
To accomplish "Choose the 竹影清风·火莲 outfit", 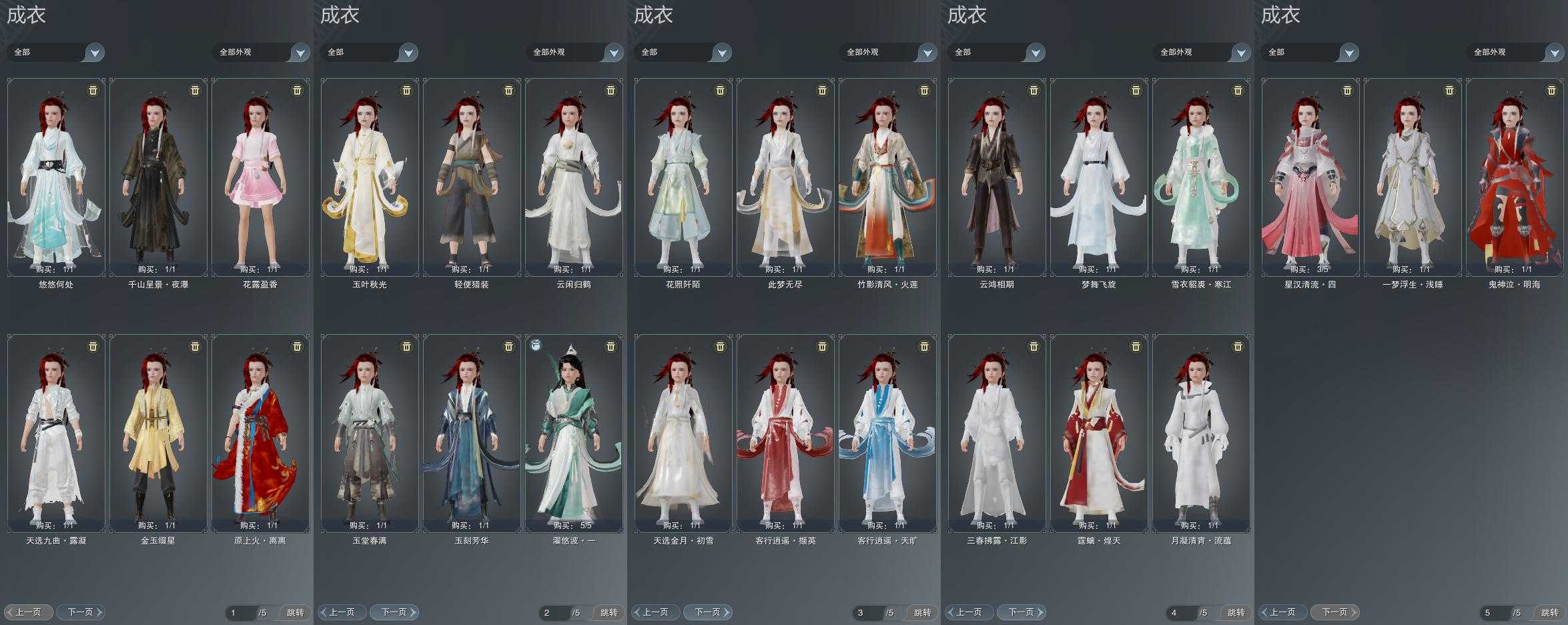I will 887,177.
